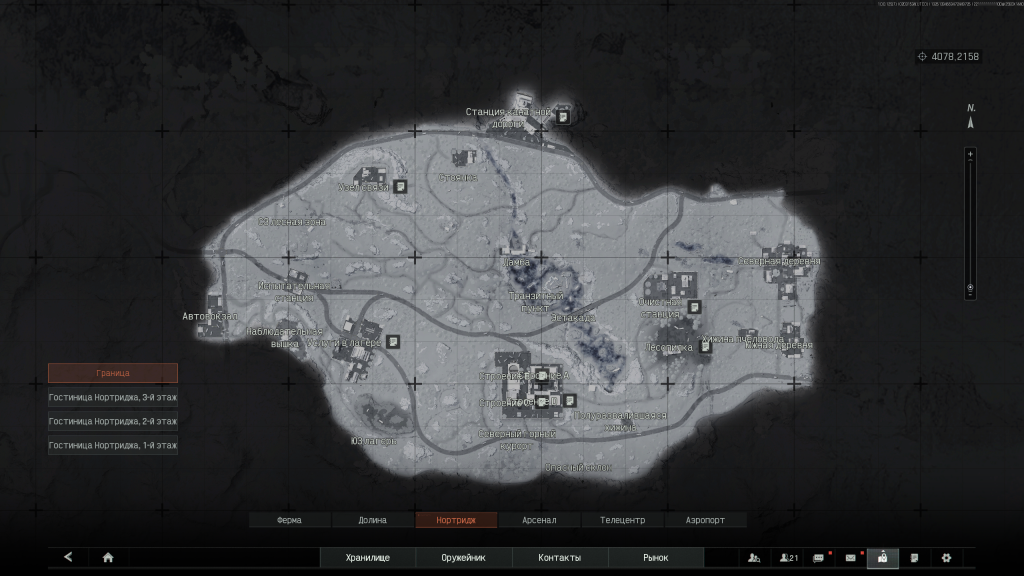The width and height of the screenshot is (1024, 576).
Task: Switch to the Ферма map tab
Action: [x=289, y=520]
